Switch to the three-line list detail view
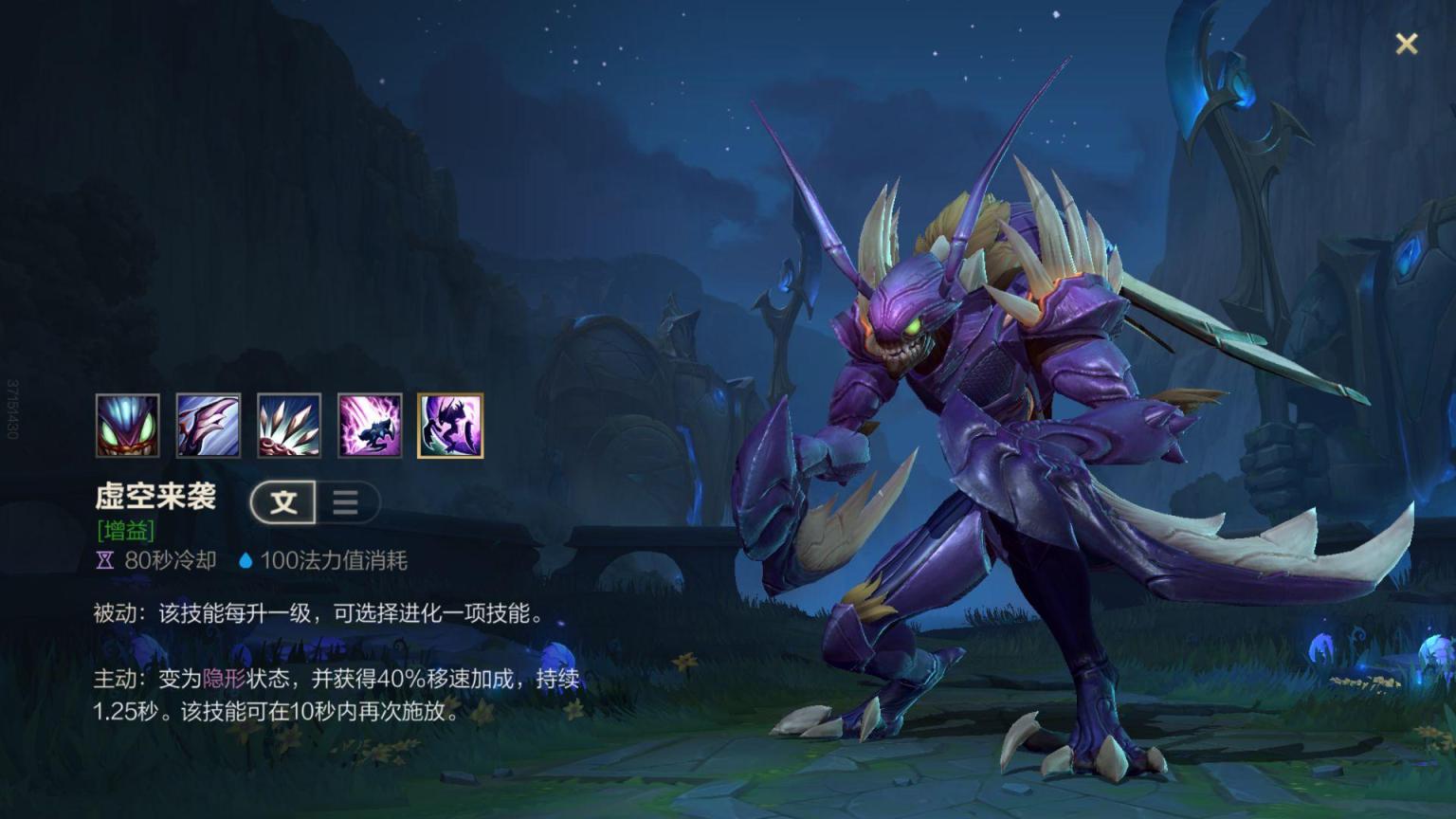Screen dimensions: 1456x819 (346, 502)
